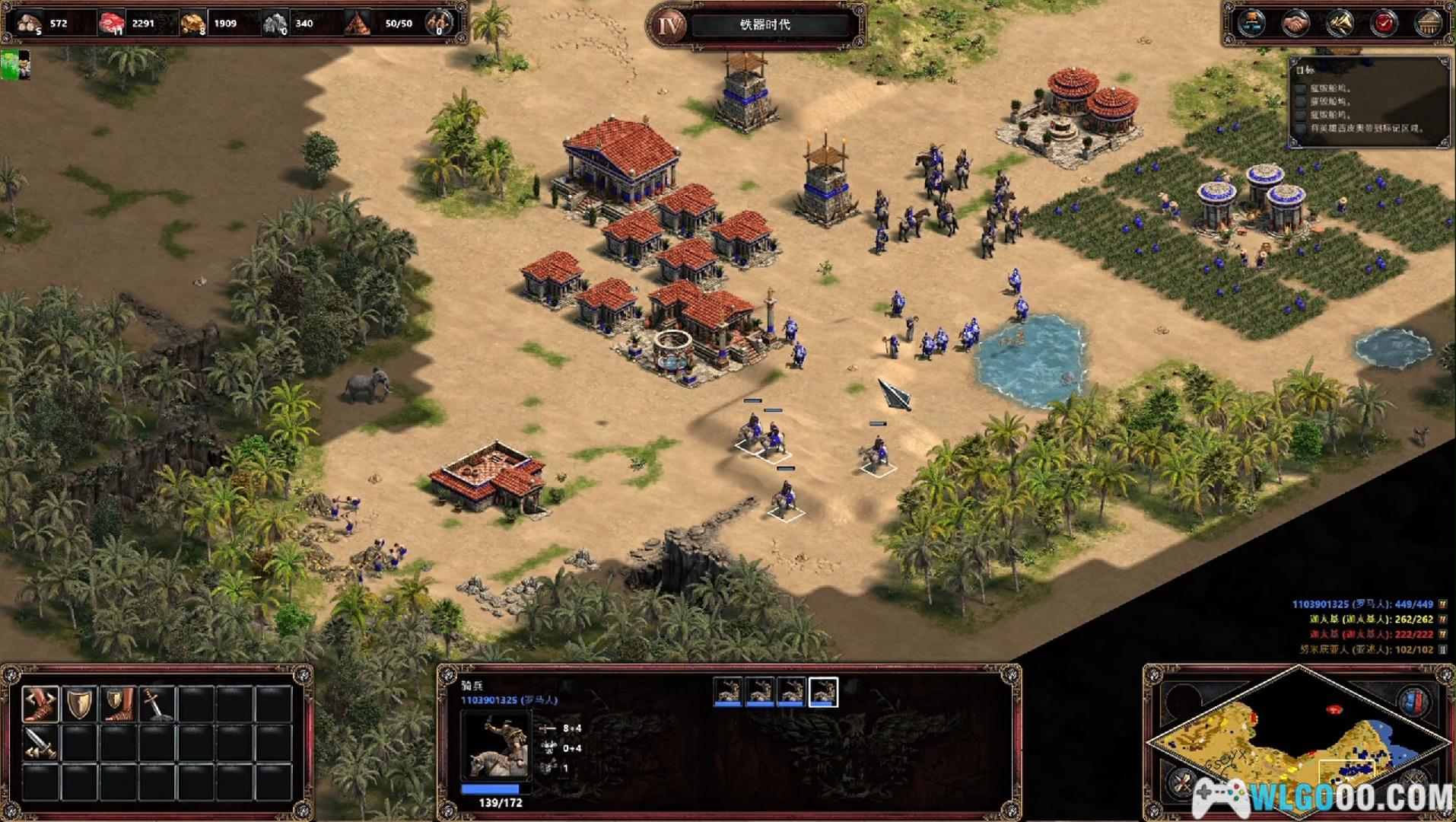
Task: Click the golden horn chat button
Action: pyautogui.click(x=1340, y=23)
